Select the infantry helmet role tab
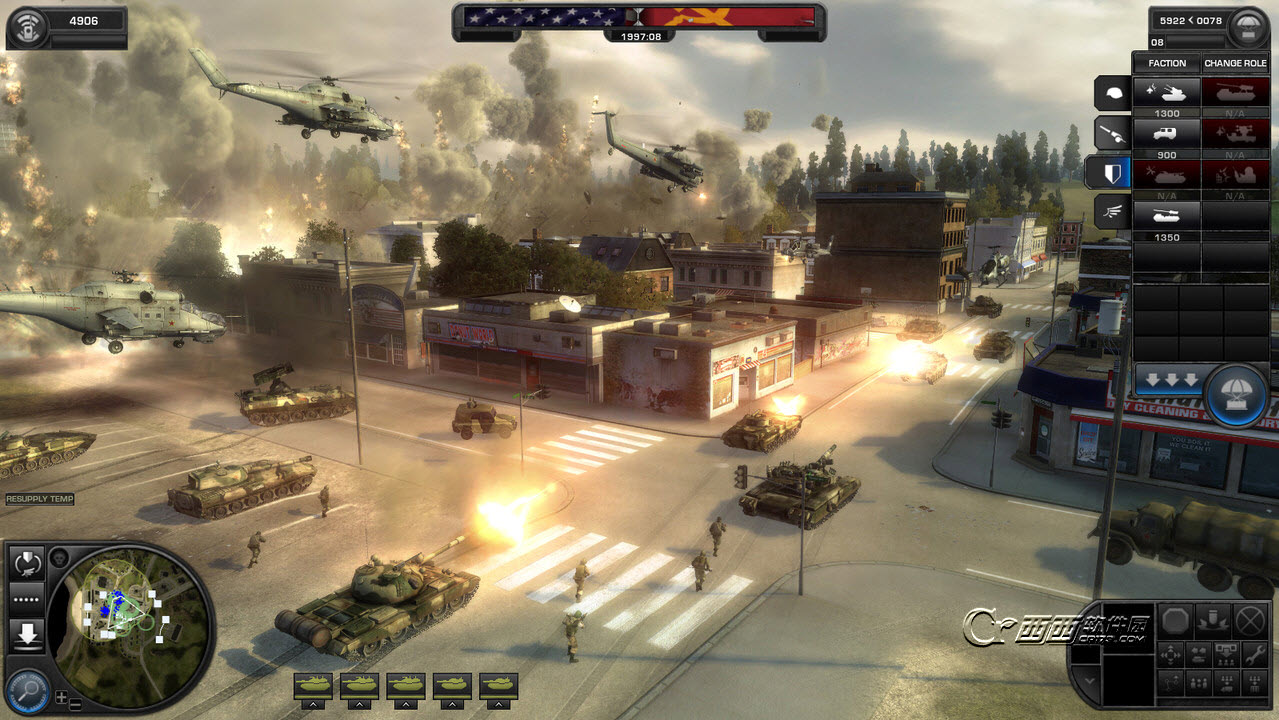The image size is (1279, 720). click(1113, 94)
